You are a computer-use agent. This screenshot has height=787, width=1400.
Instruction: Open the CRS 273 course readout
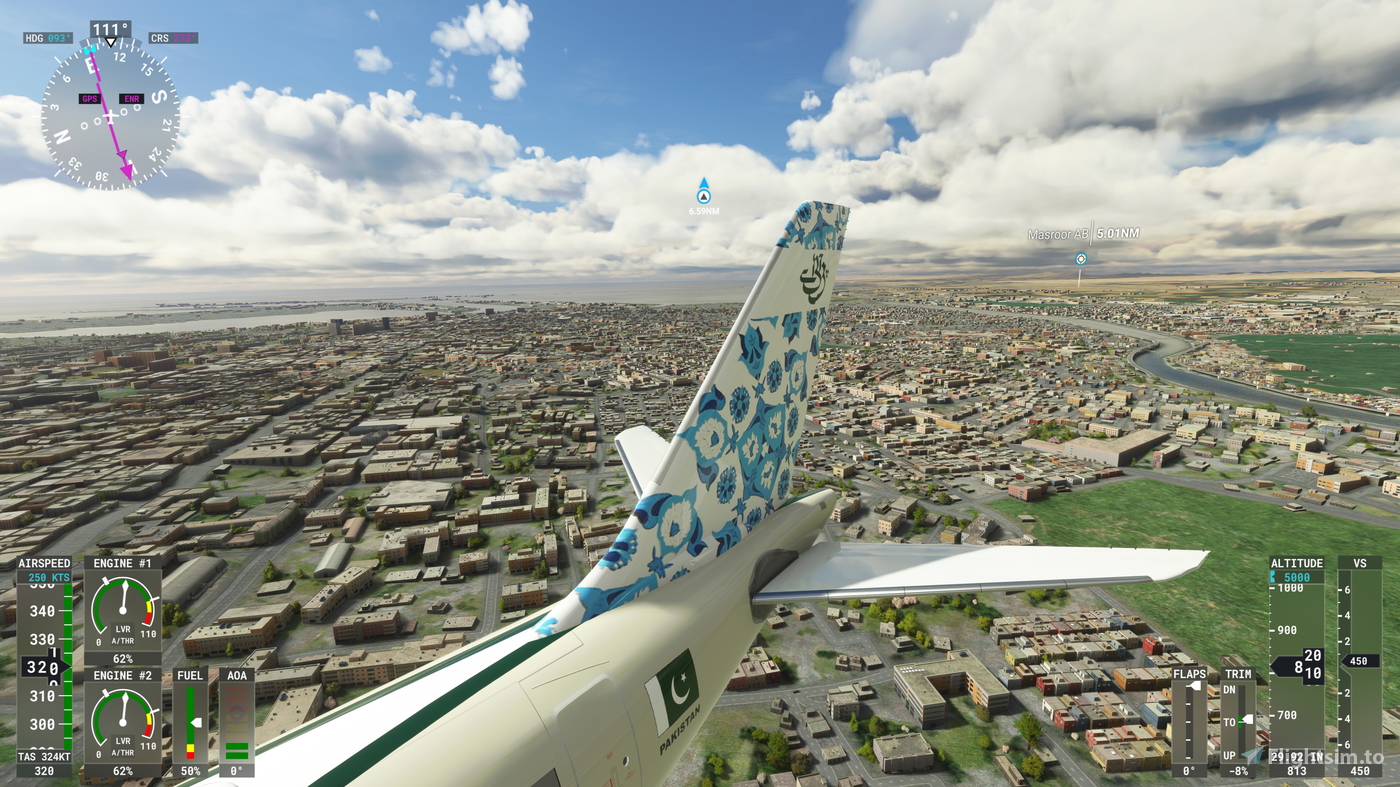click(172, 38)
